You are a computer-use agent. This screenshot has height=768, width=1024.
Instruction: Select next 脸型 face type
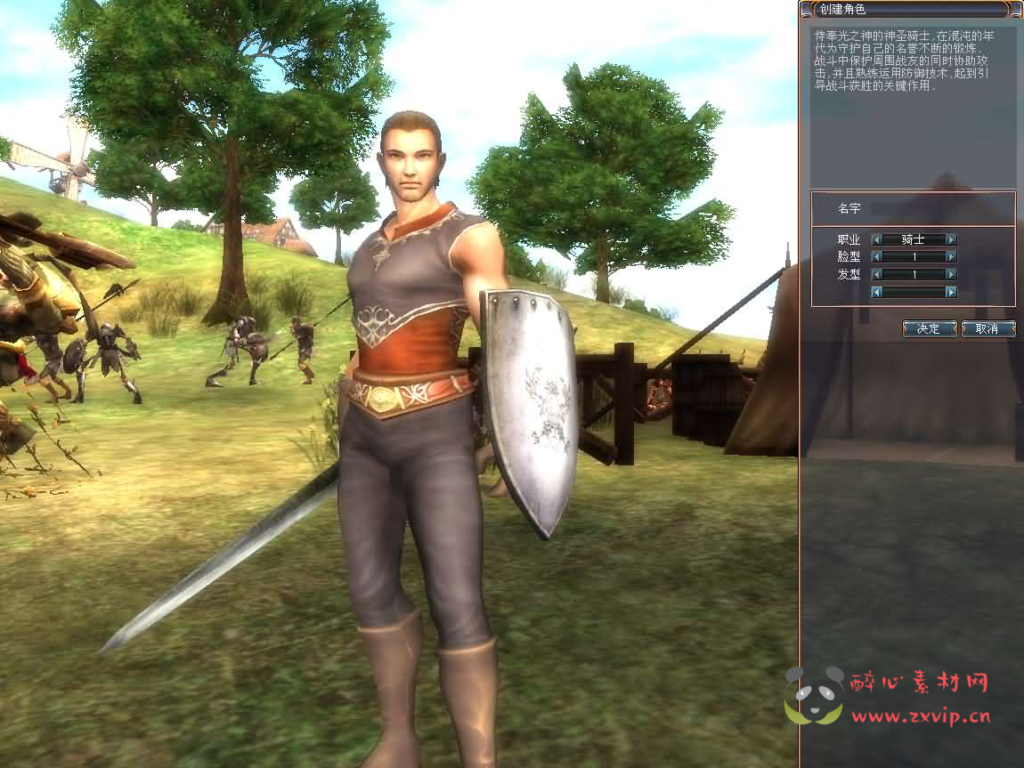coord(951,257)
